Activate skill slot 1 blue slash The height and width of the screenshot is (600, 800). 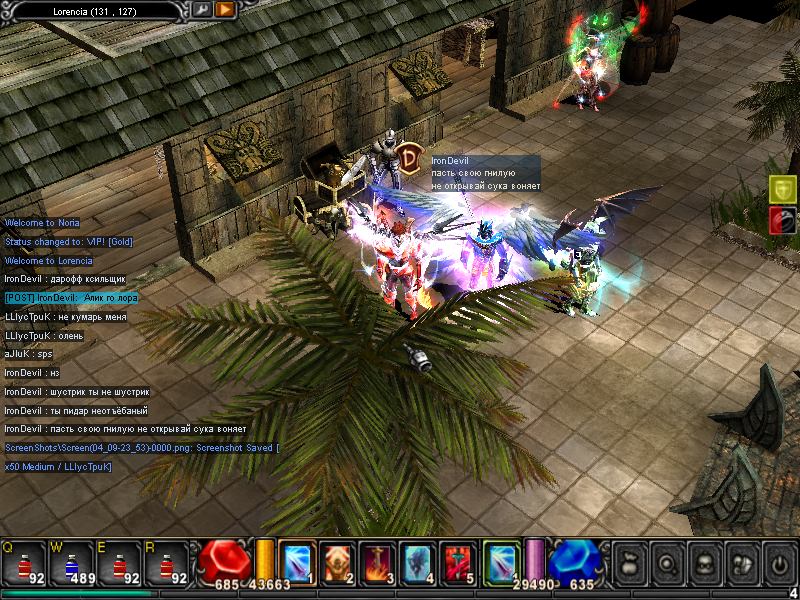[x=297, y=562]
